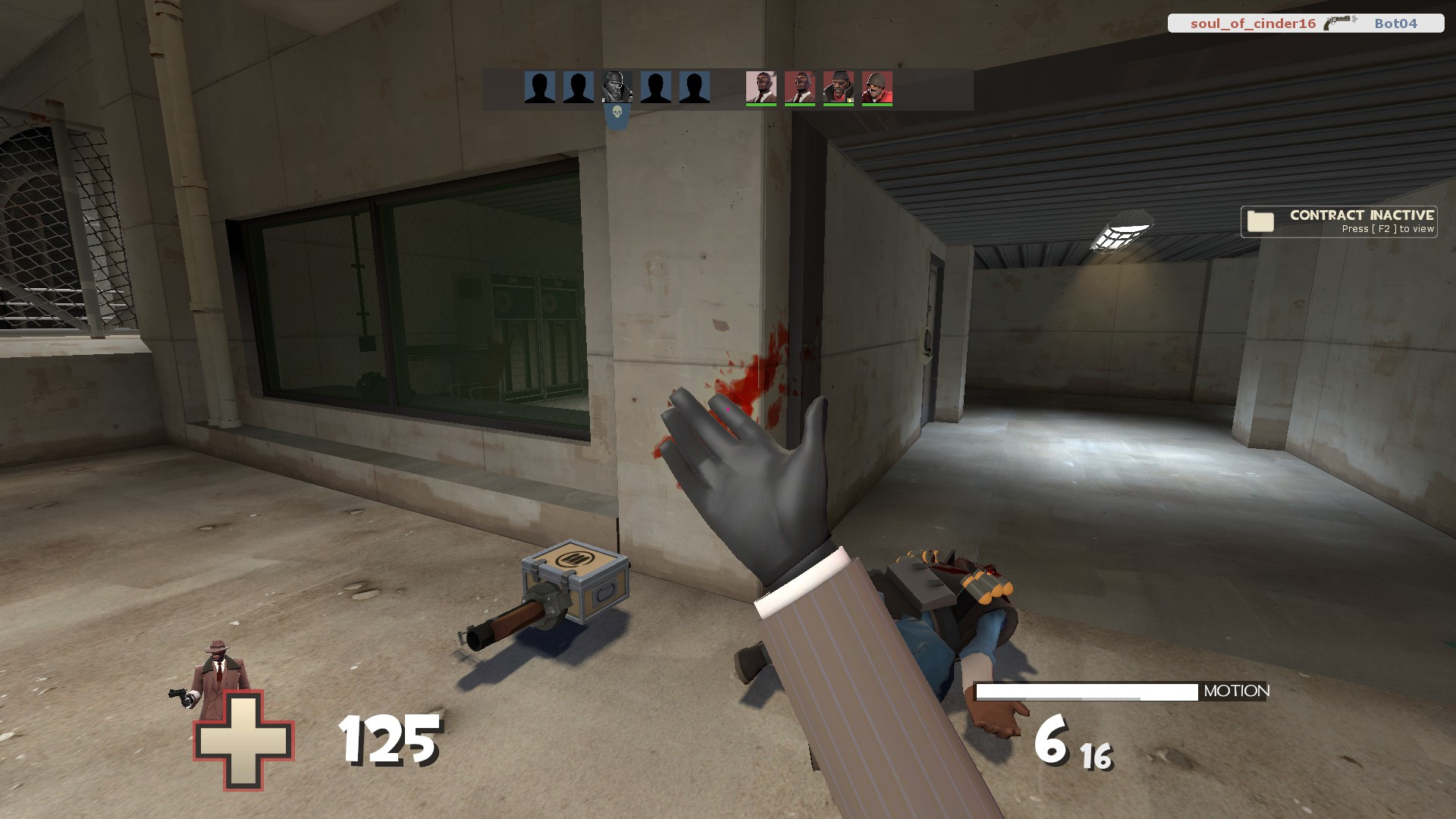This screenshot has height=819, width=1456.
Task: Open the kill feed entry details
Action: [x=1306, y=23]
